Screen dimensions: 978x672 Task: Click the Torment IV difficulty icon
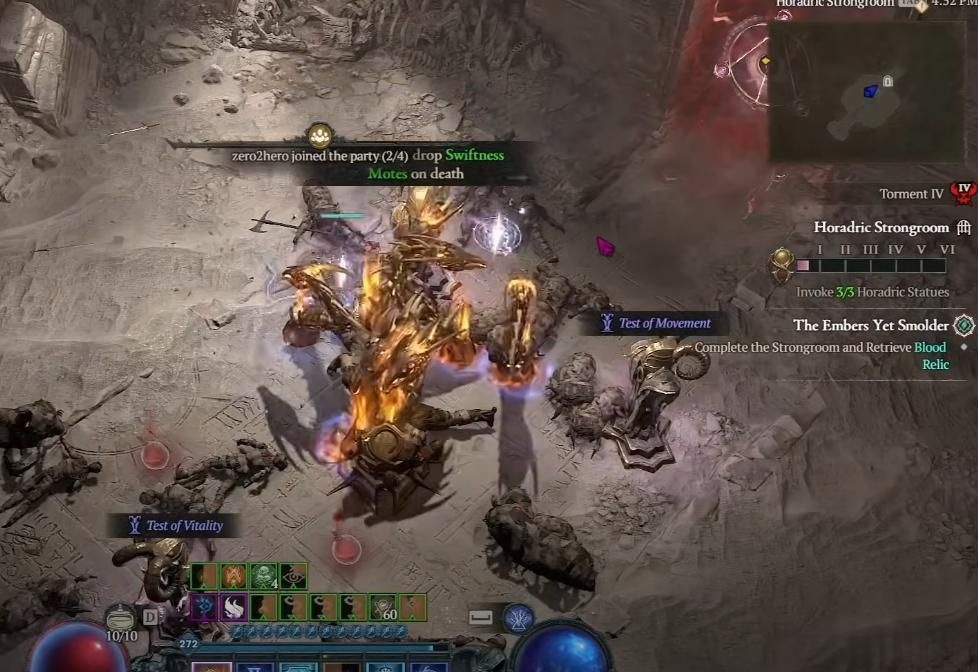pyautogui.click(x=963, y=192)
